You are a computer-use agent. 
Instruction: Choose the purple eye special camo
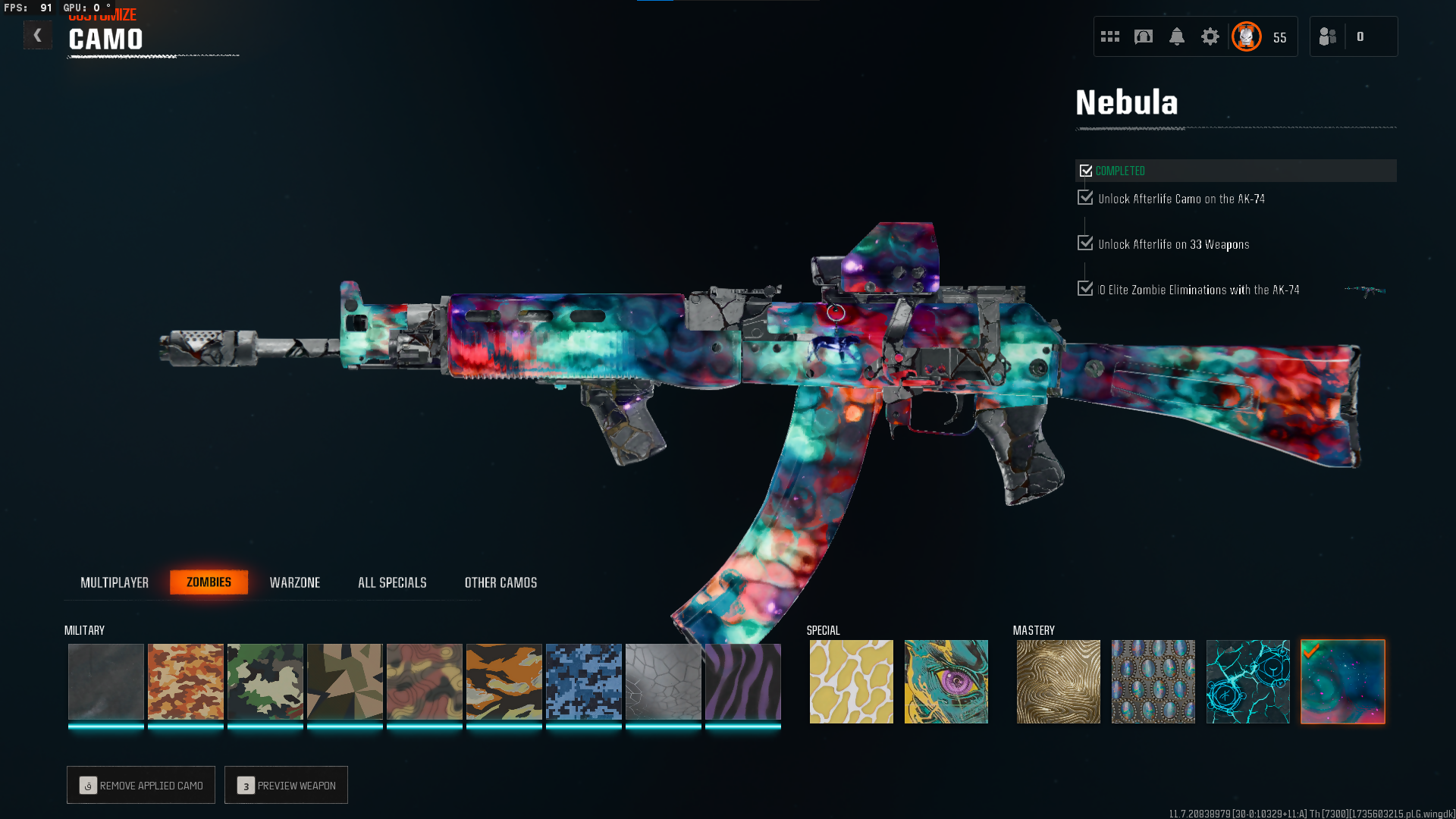coord(946,682)
